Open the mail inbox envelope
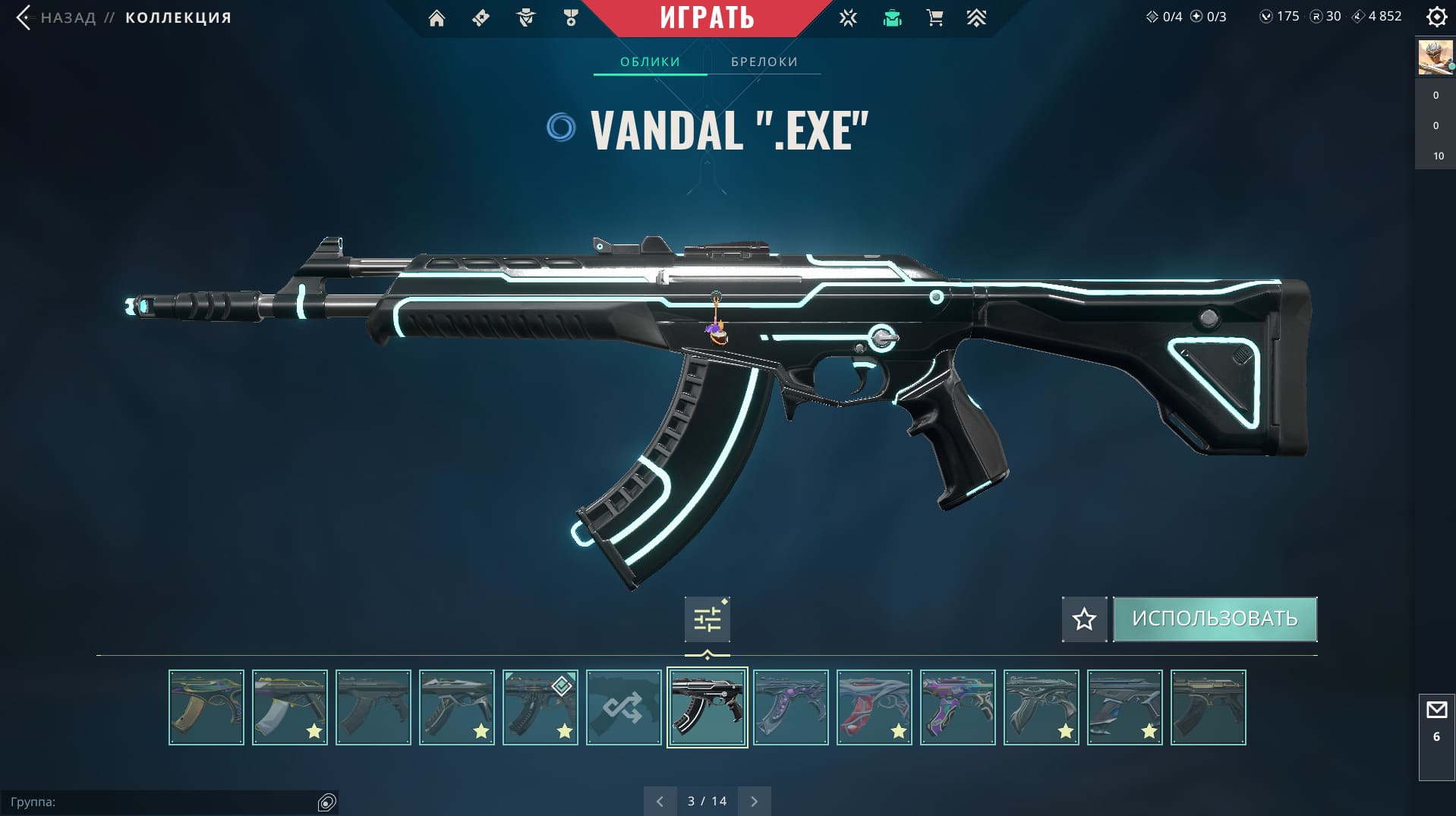 1436,710
